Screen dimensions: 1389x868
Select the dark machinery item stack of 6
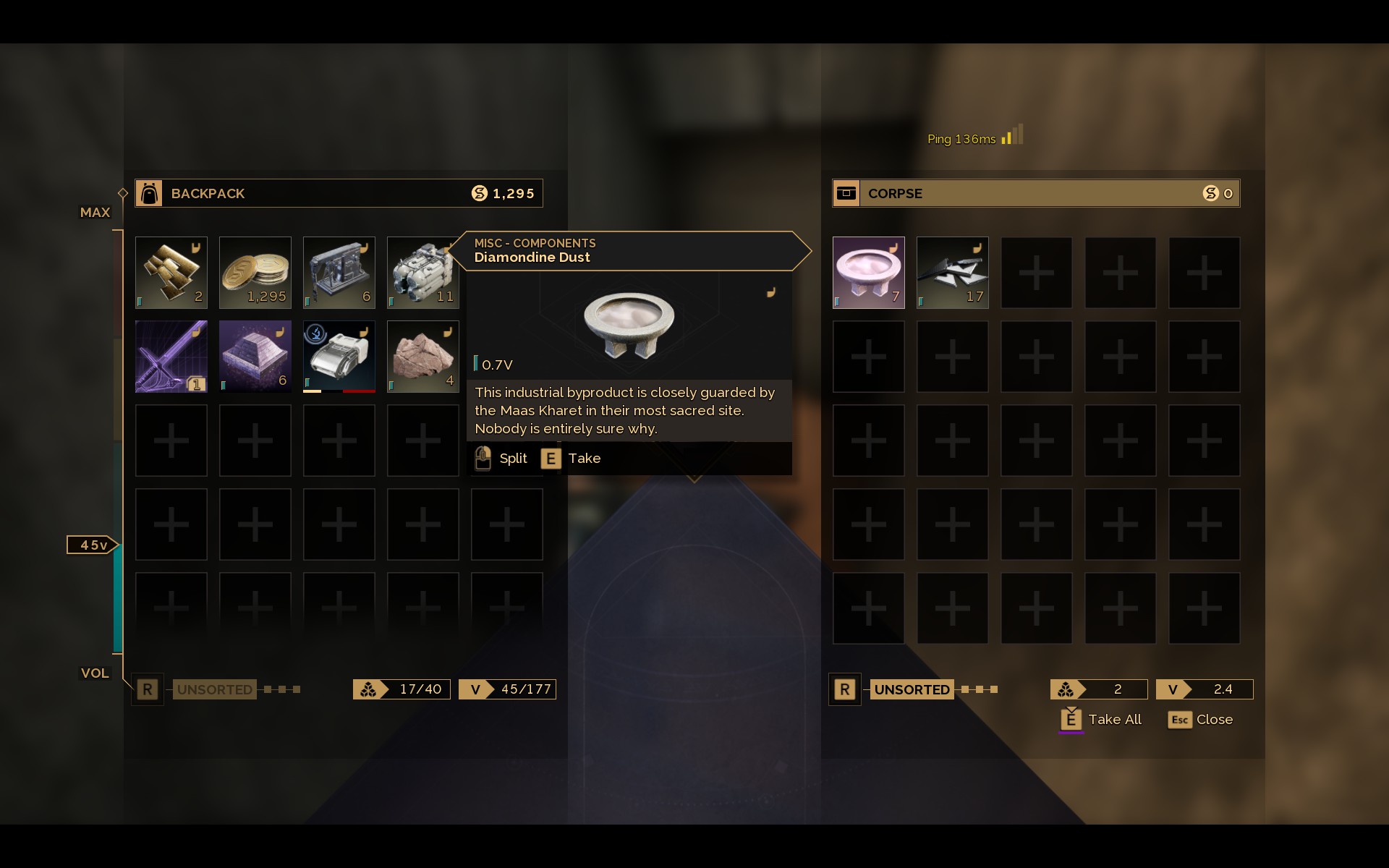click(339, 273)
